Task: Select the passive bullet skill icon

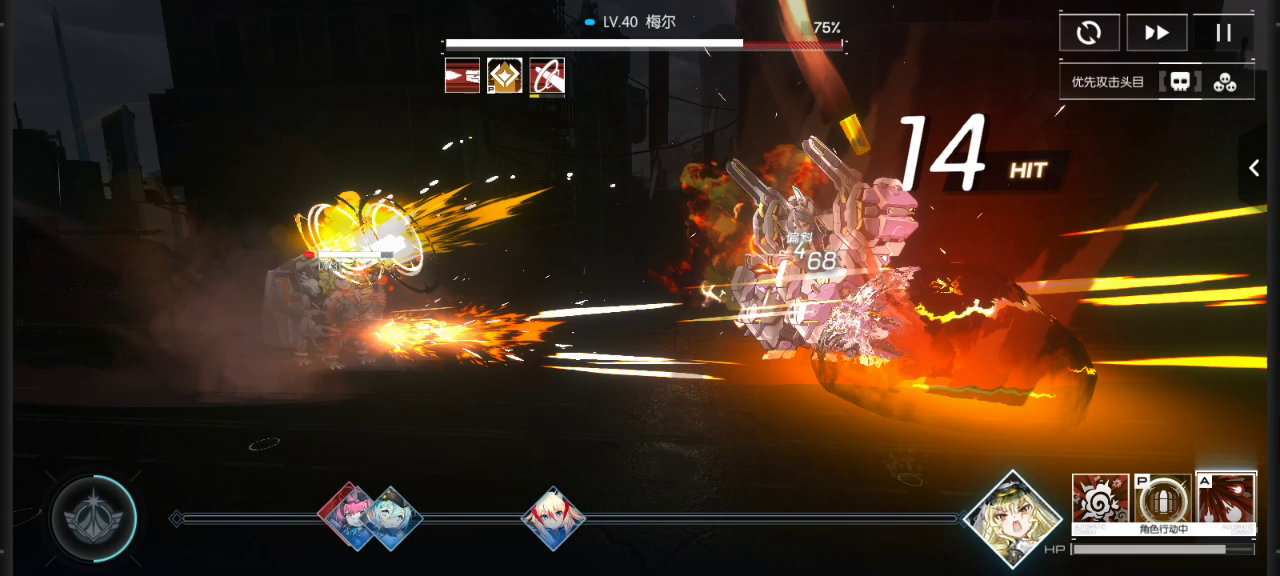Action: 1163,498
